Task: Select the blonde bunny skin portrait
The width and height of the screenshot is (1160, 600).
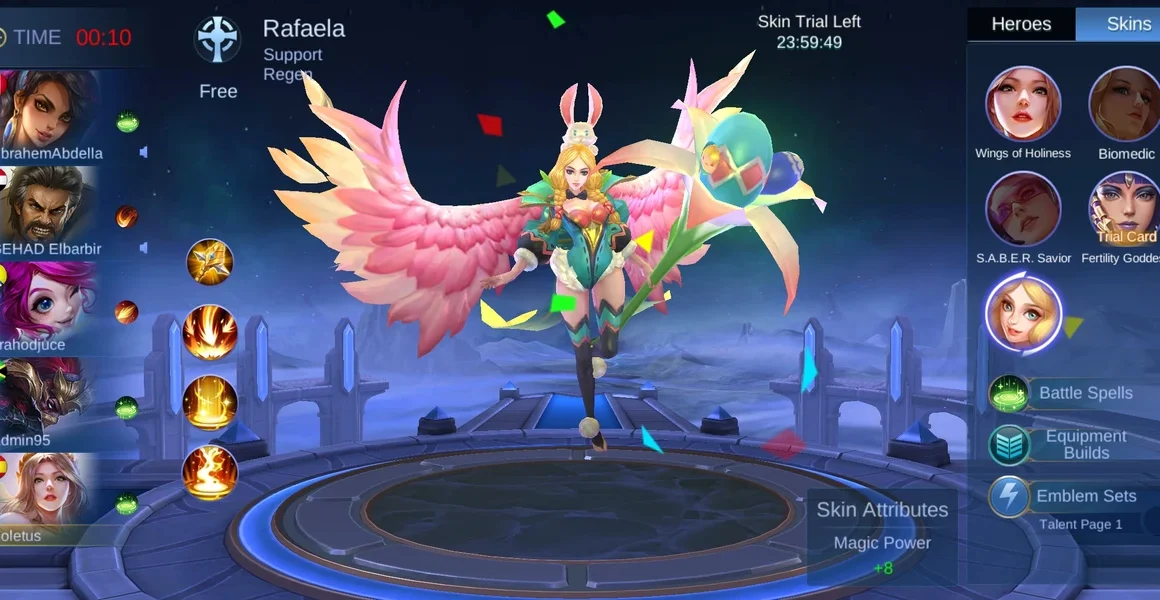Action: point(1023,313)
